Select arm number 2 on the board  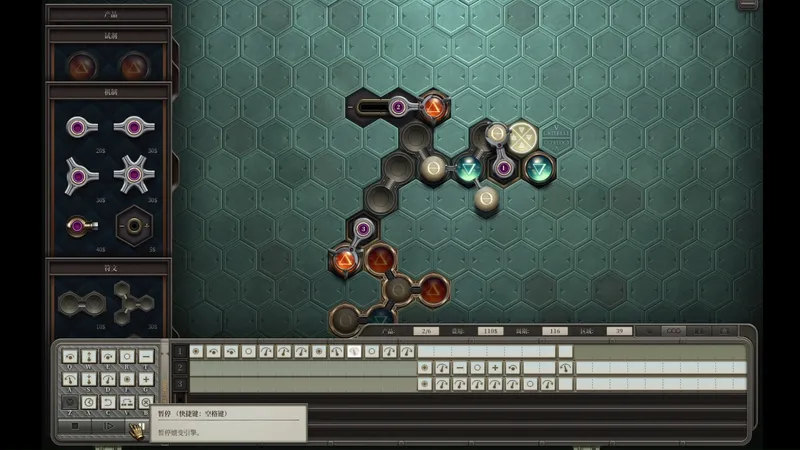pyautogui.click(x=398, y=106)
